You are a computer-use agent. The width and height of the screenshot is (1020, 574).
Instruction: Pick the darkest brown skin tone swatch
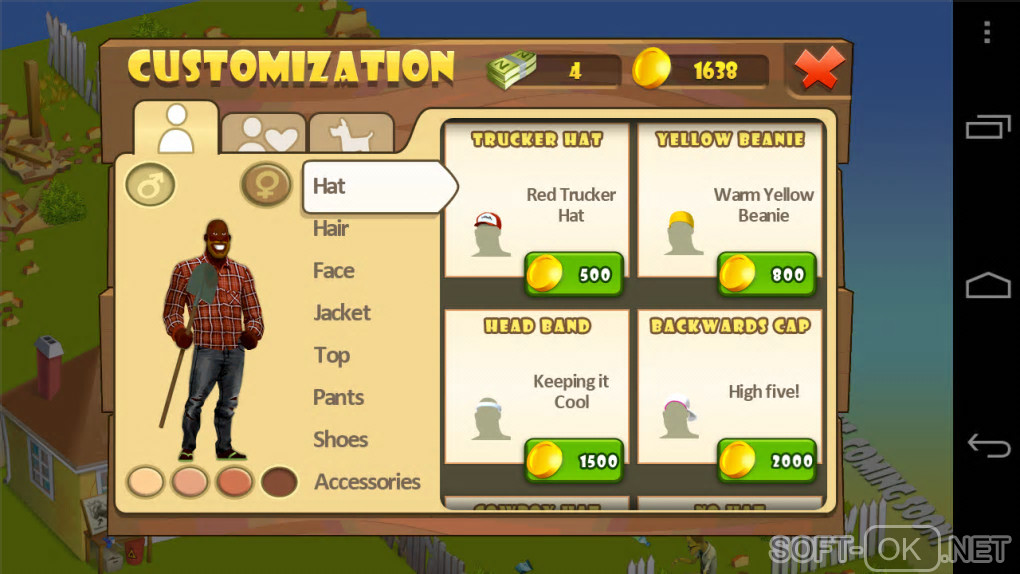tap(279, 482)
